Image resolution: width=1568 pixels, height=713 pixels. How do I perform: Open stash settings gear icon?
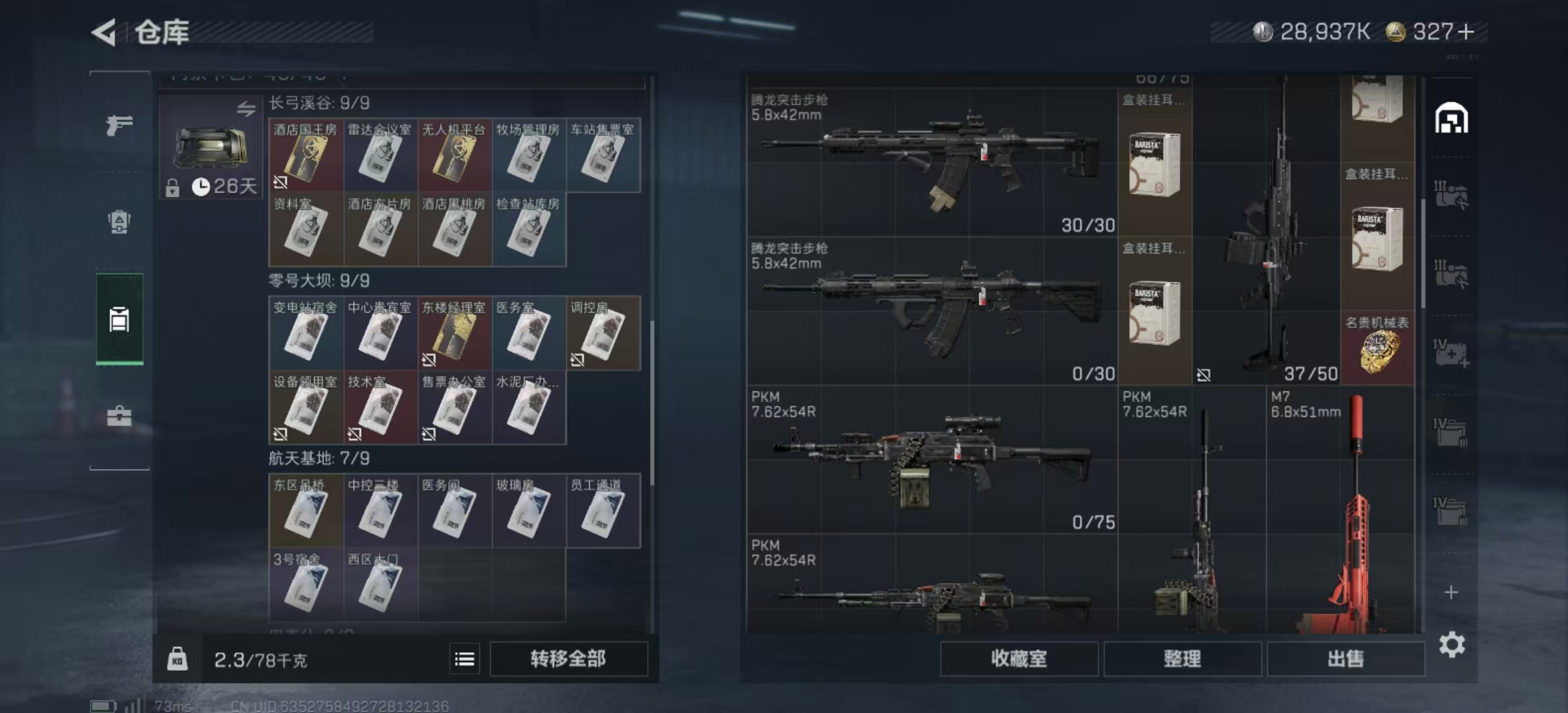pyautogui.click(x=1452, y=644)
